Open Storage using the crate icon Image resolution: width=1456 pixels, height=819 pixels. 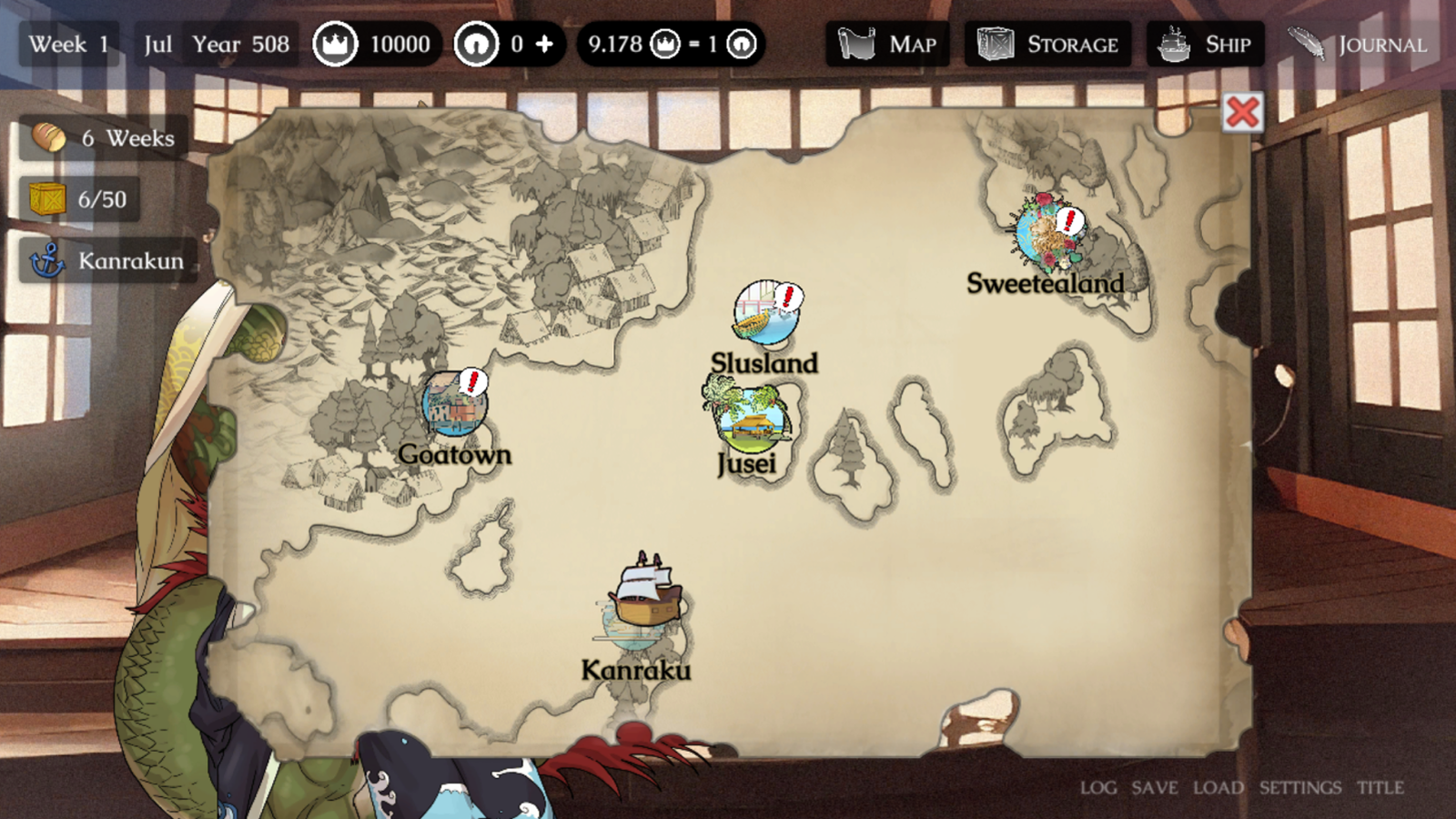(x=994, y=44)
